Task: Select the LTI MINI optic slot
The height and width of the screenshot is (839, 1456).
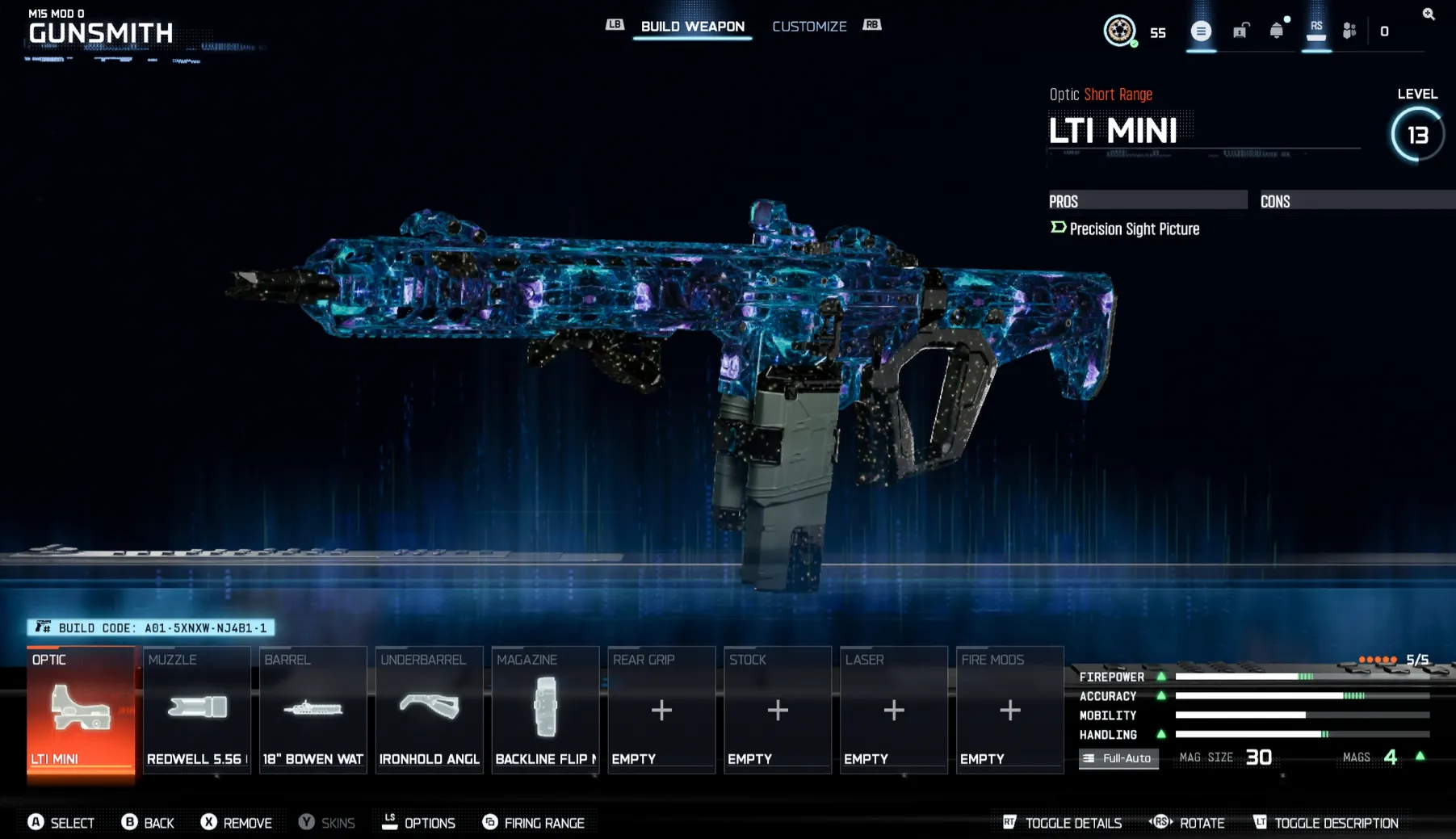Action: click(81, 709)
